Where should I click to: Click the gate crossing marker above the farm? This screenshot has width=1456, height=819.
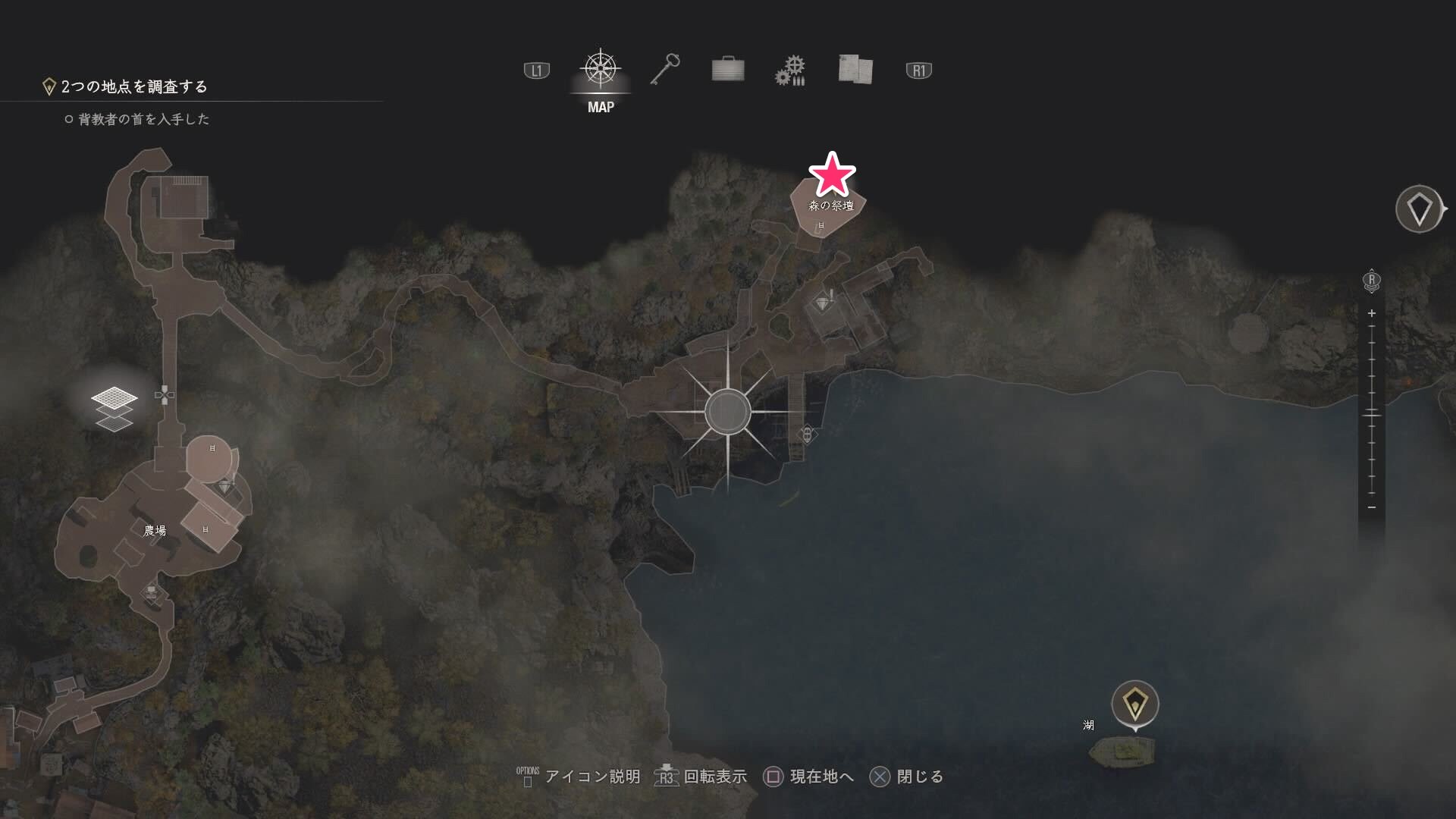[163, 394]
